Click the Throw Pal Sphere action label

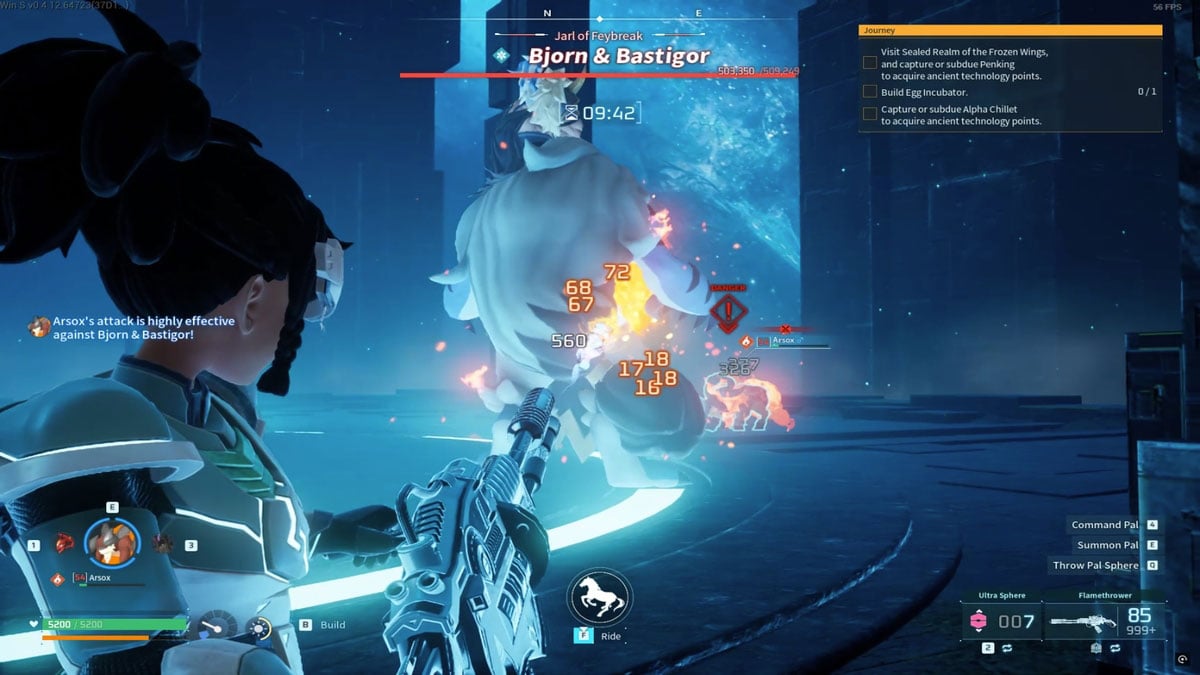click(1096, 565)
